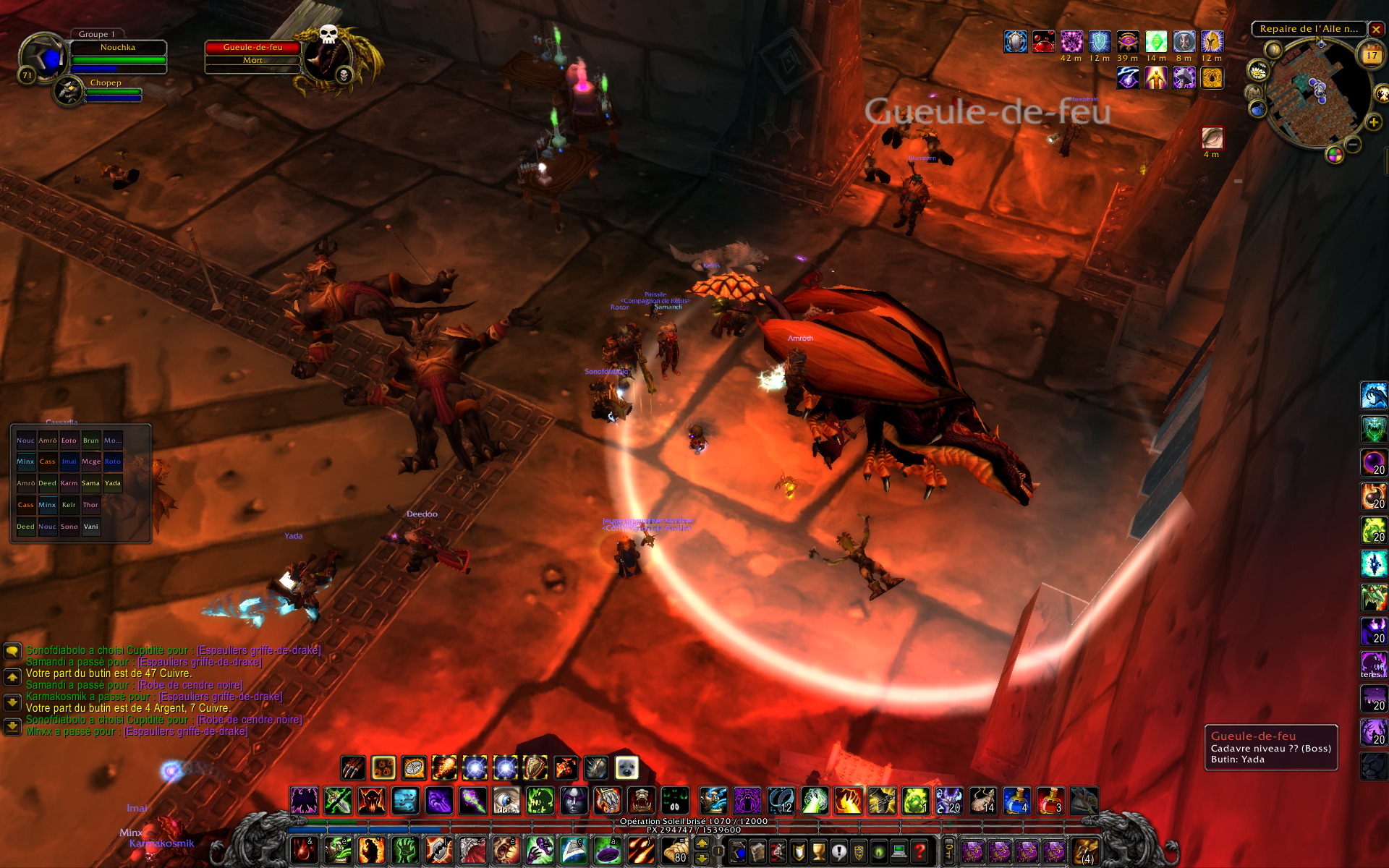Jump chat to the bottom
The width and height of the screenshot is (1389, 868).
point(12,726)
